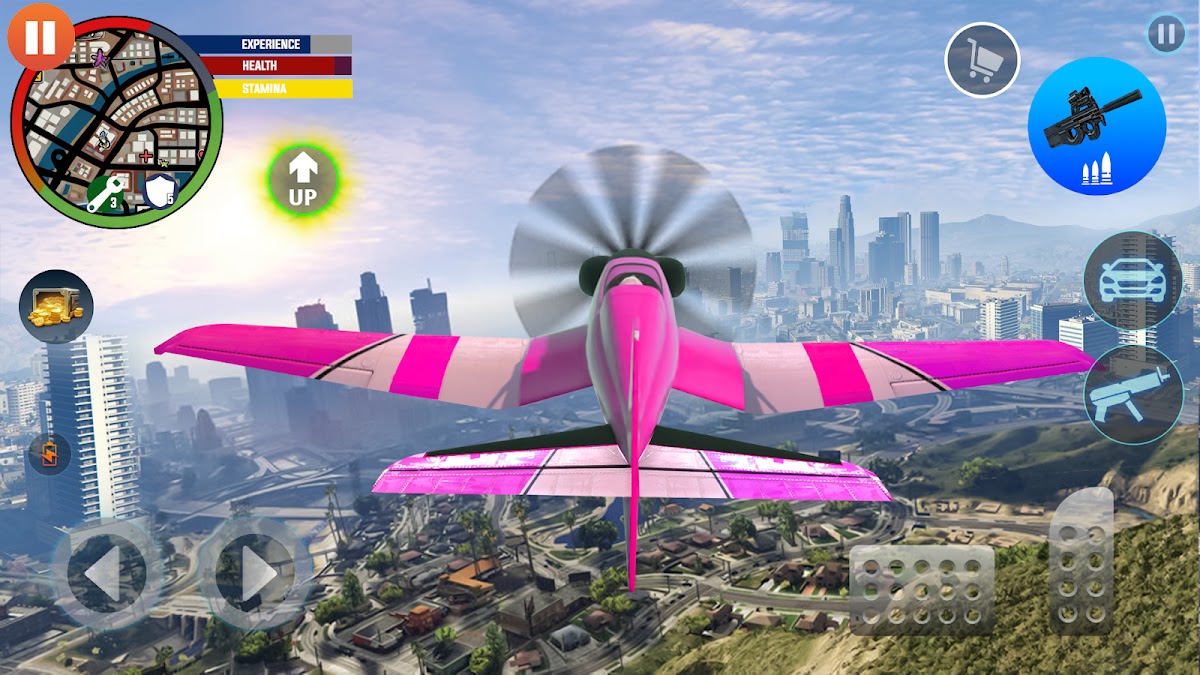This screenshot has height=675, width=1200.
Task: Open the gold coins treasure chest
Action: click(x=56, y=306)
